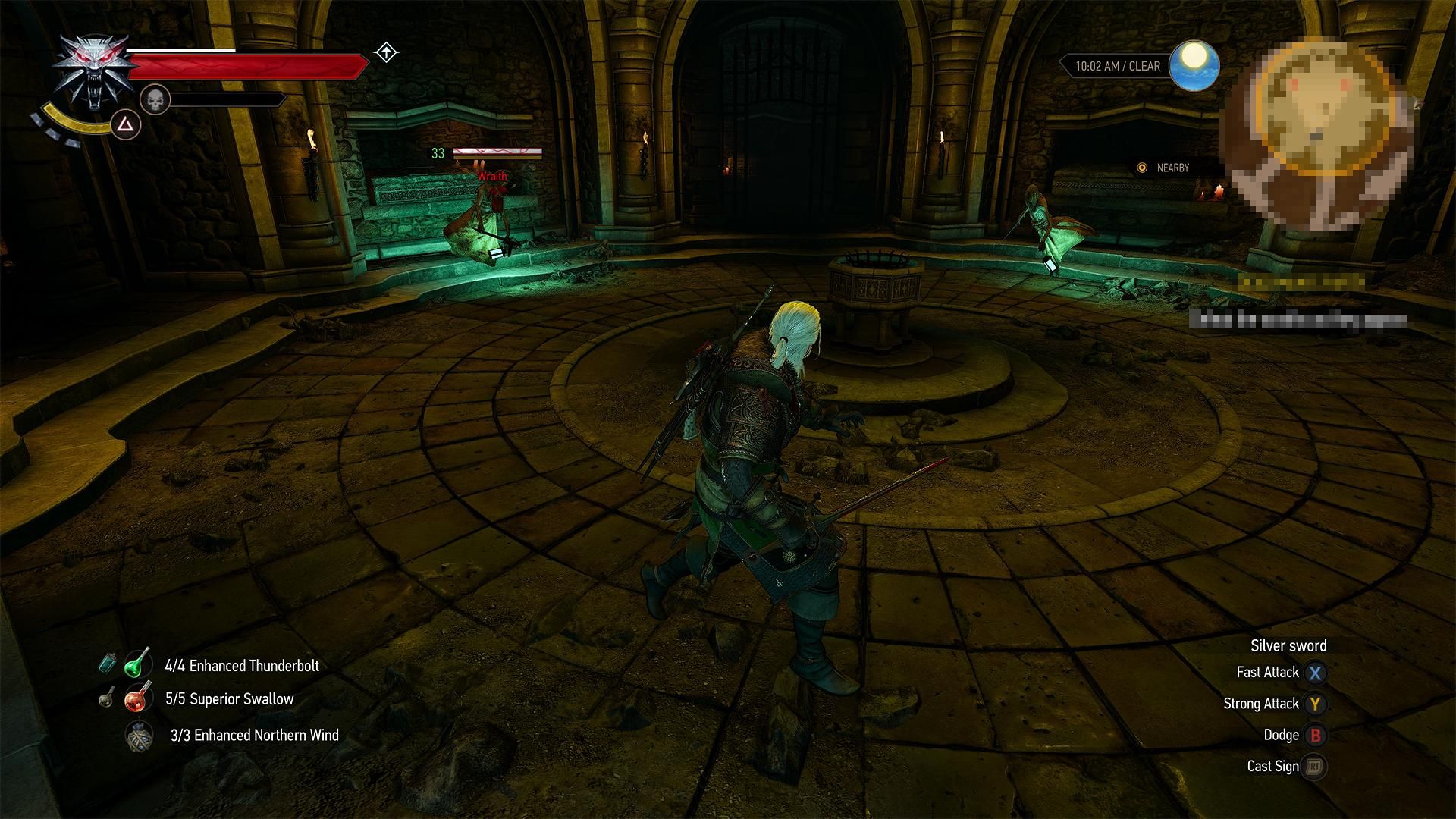Click the Strong Attack Y button prompt
Screen dimensions: 1456x819
click(x=1315, y=704)
